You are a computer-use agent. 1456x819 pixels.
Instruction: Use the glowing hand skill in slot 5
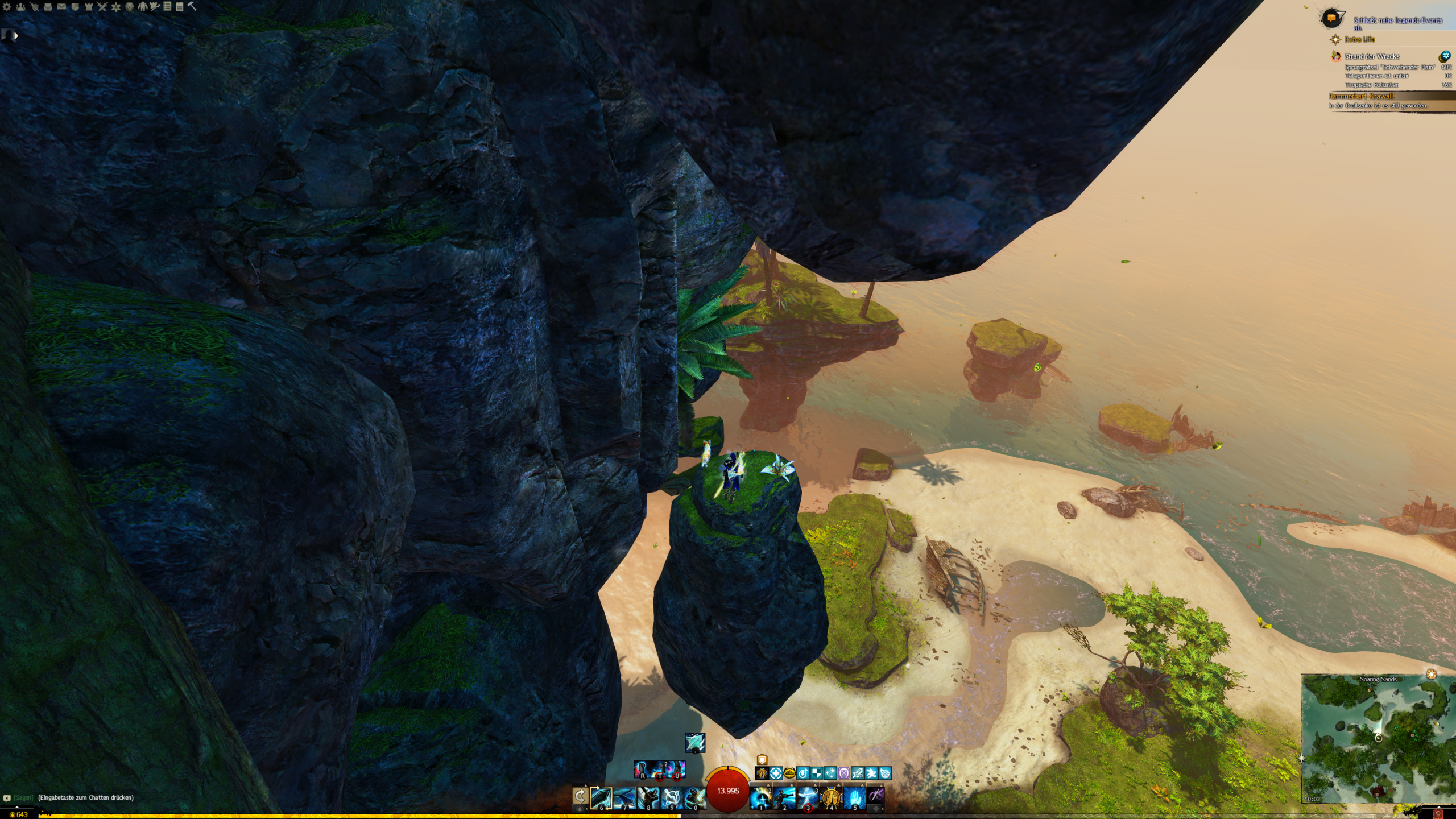click(x=854, y=798)
